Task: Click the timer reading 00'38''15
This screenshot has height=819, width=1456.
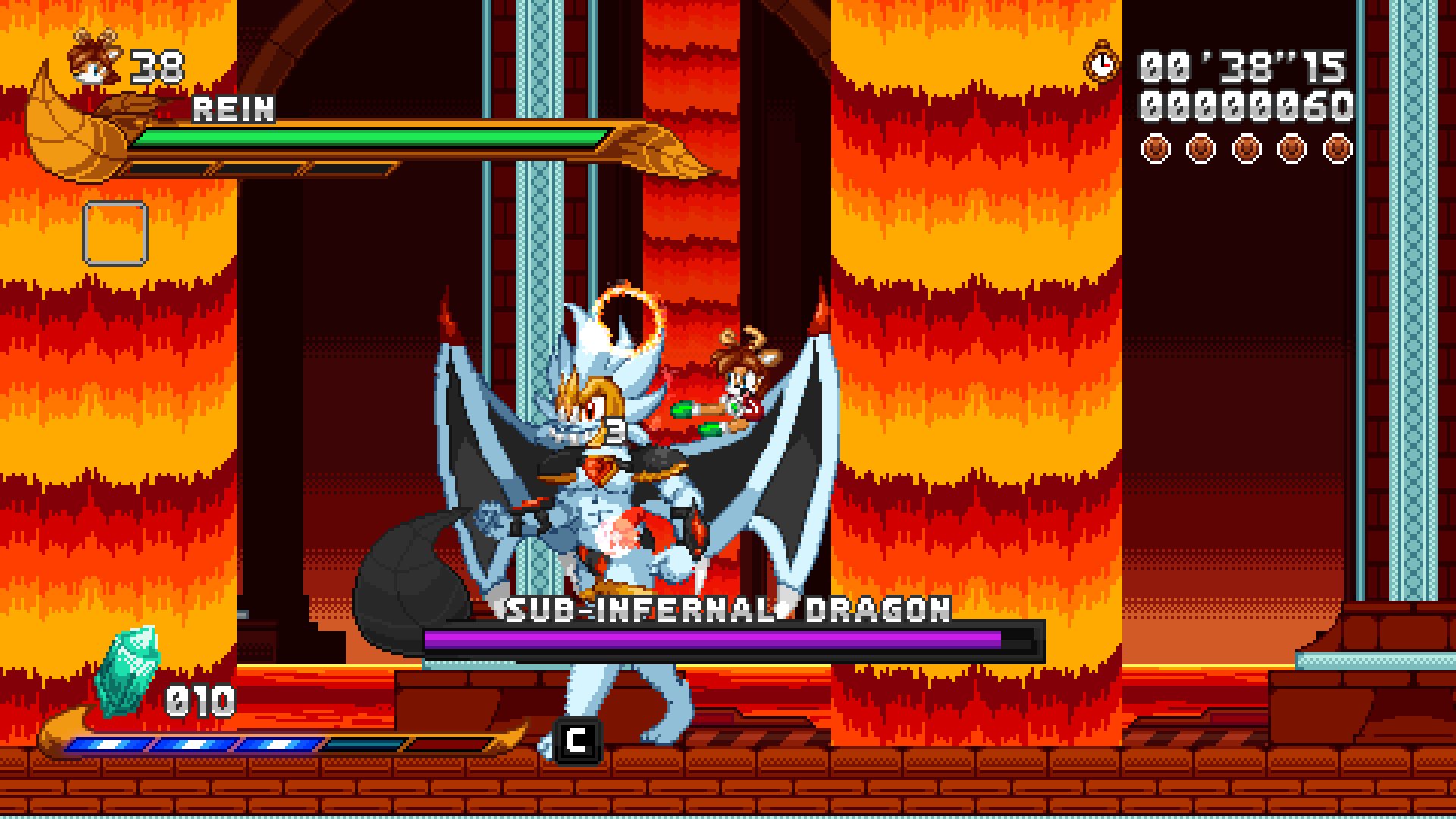Action: pos(1244,67)
